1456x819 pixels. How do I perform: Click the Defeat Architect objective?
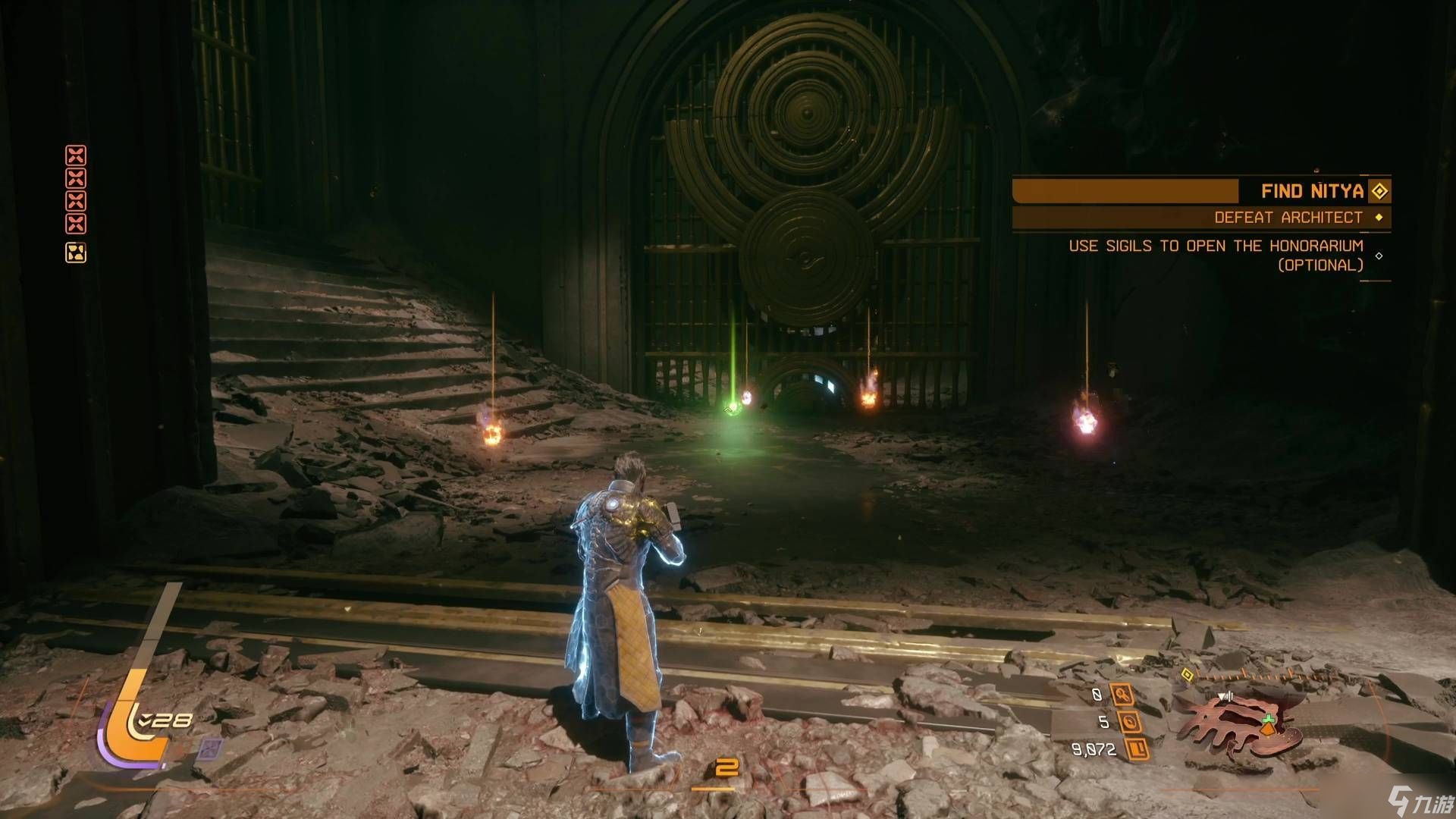[x=1288, y=218]
